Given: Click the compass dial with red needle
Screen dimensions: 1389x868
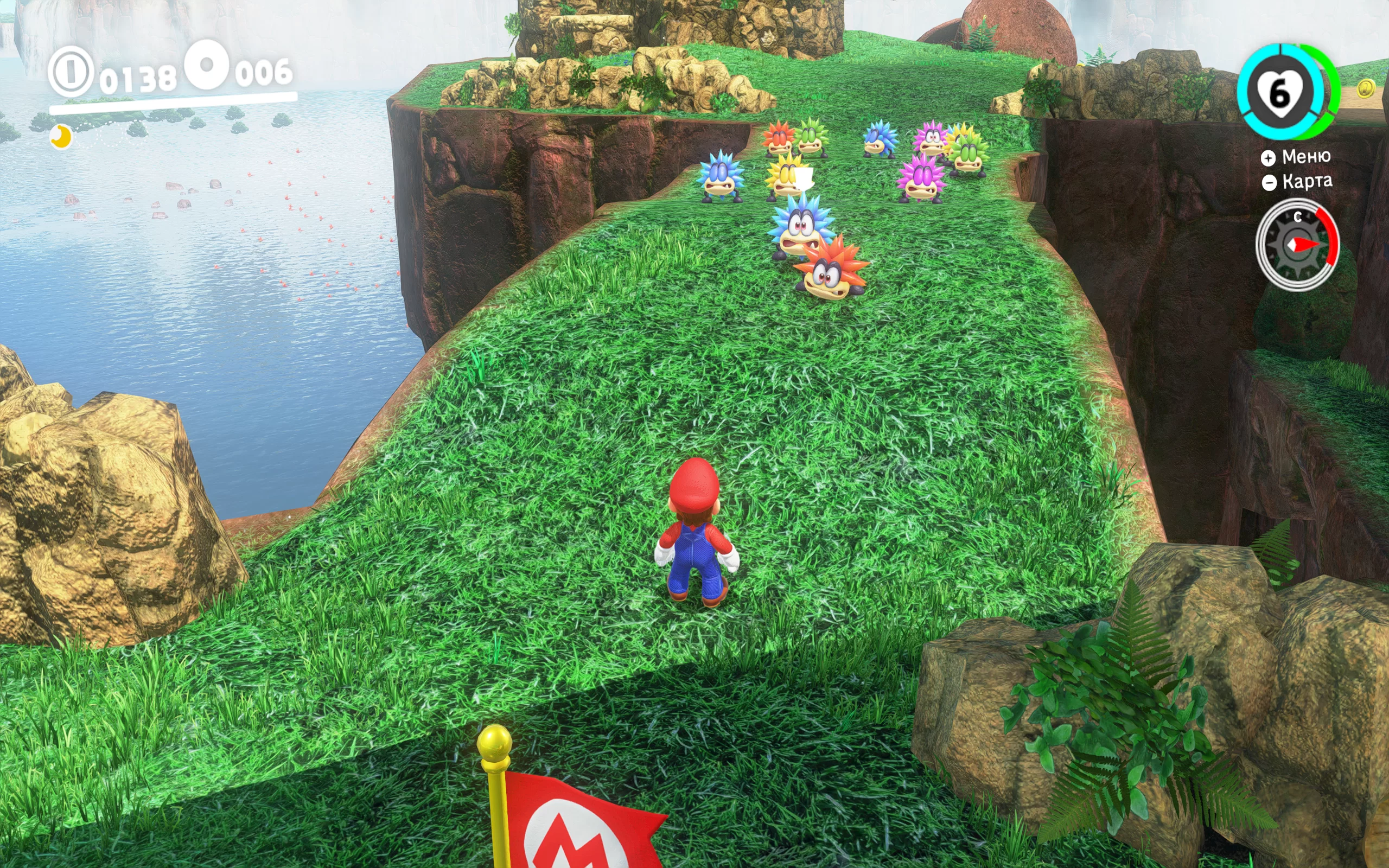Looking at the screenshot, I should [1297, 245].
